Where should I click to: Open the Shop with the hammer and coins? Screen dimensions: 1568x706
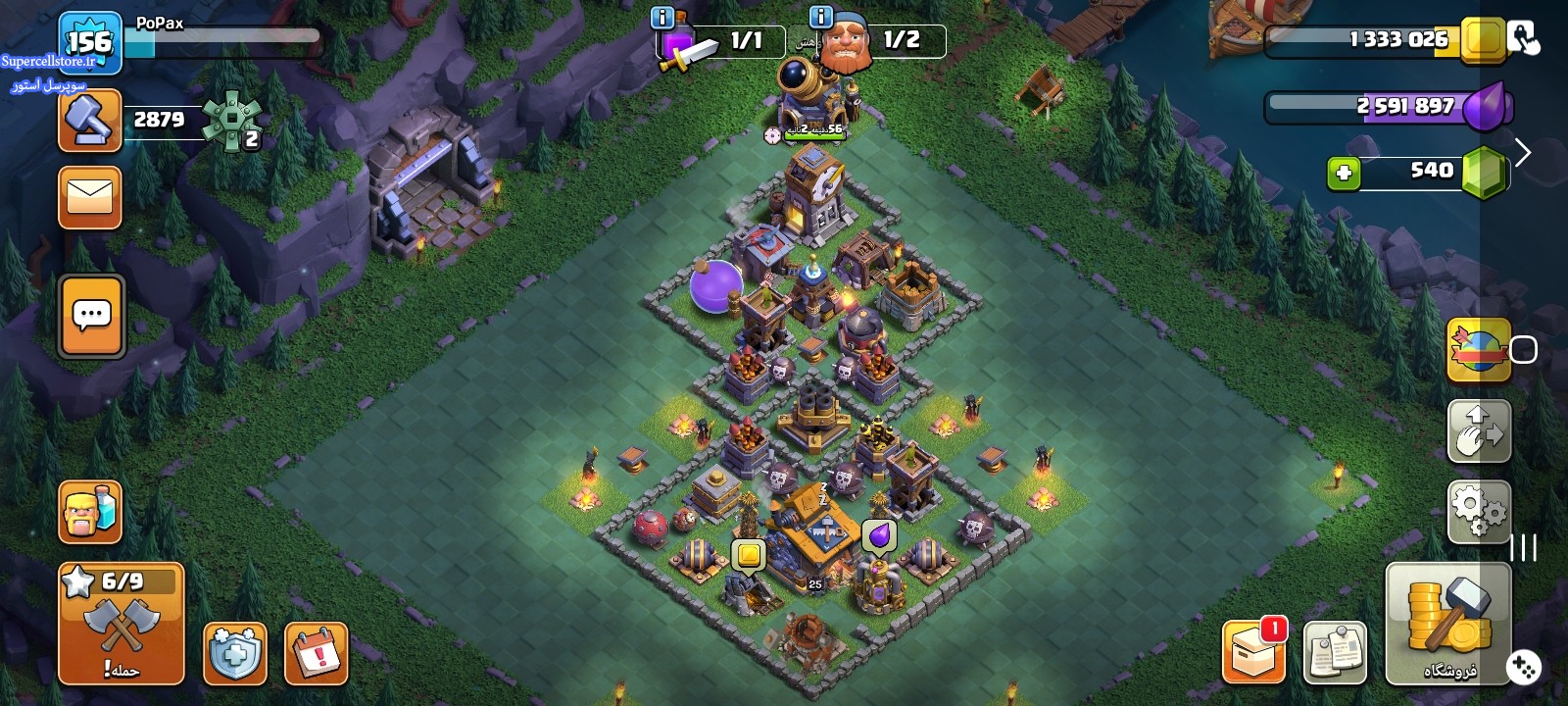pyautogui.click(x=1448, y=624)
